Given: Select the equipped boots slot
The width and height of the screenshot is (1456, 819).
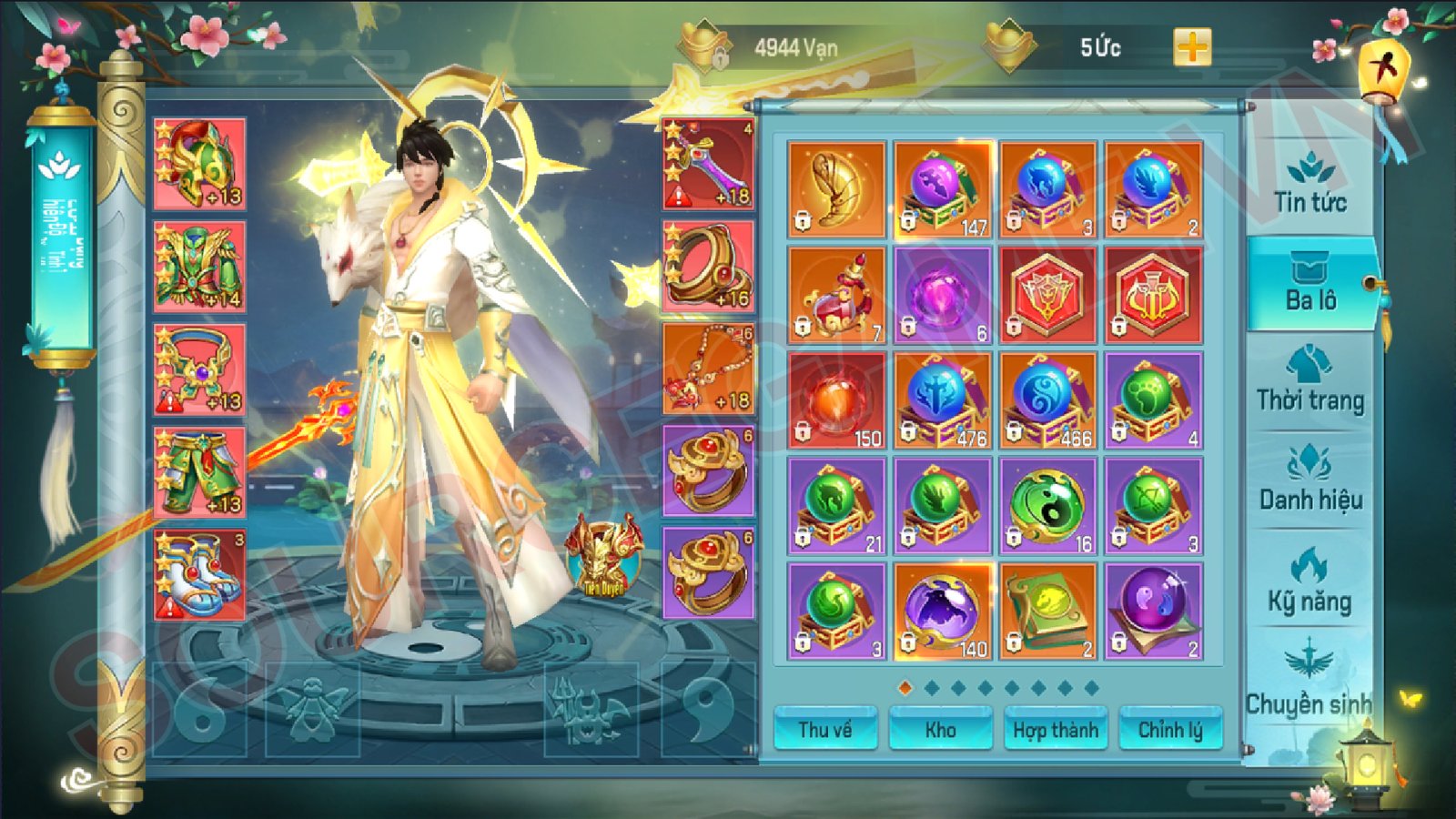Looking at the screenshot, I should click(199, 575).
